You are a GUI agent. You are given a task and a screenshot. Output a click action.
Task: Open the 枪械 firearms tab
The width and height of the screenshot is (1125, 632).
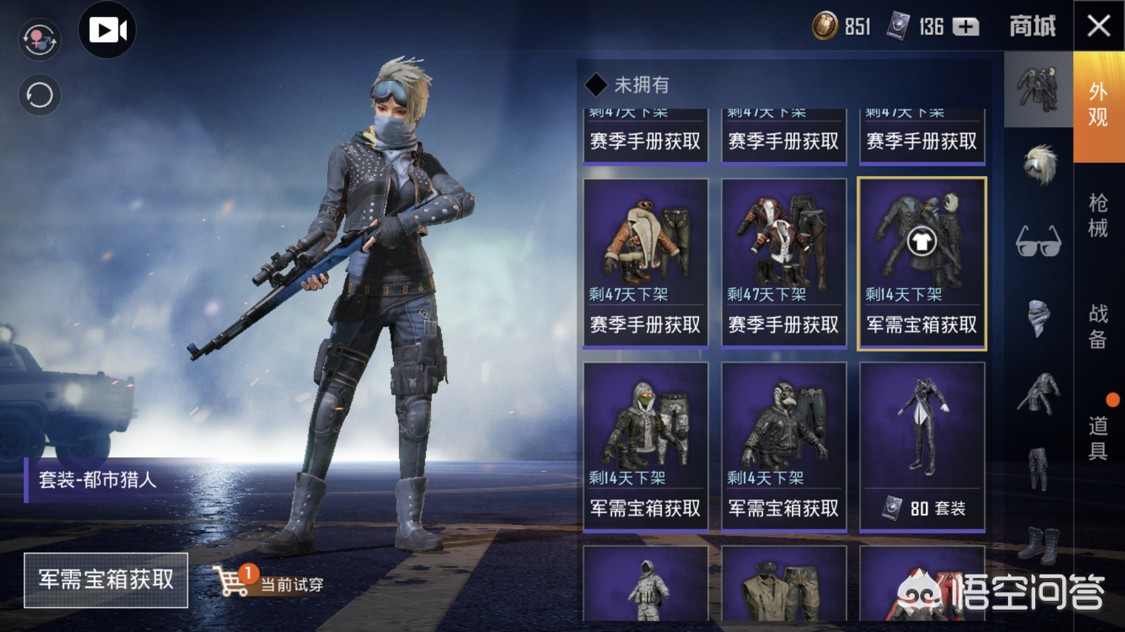(x=1098, y=216)
